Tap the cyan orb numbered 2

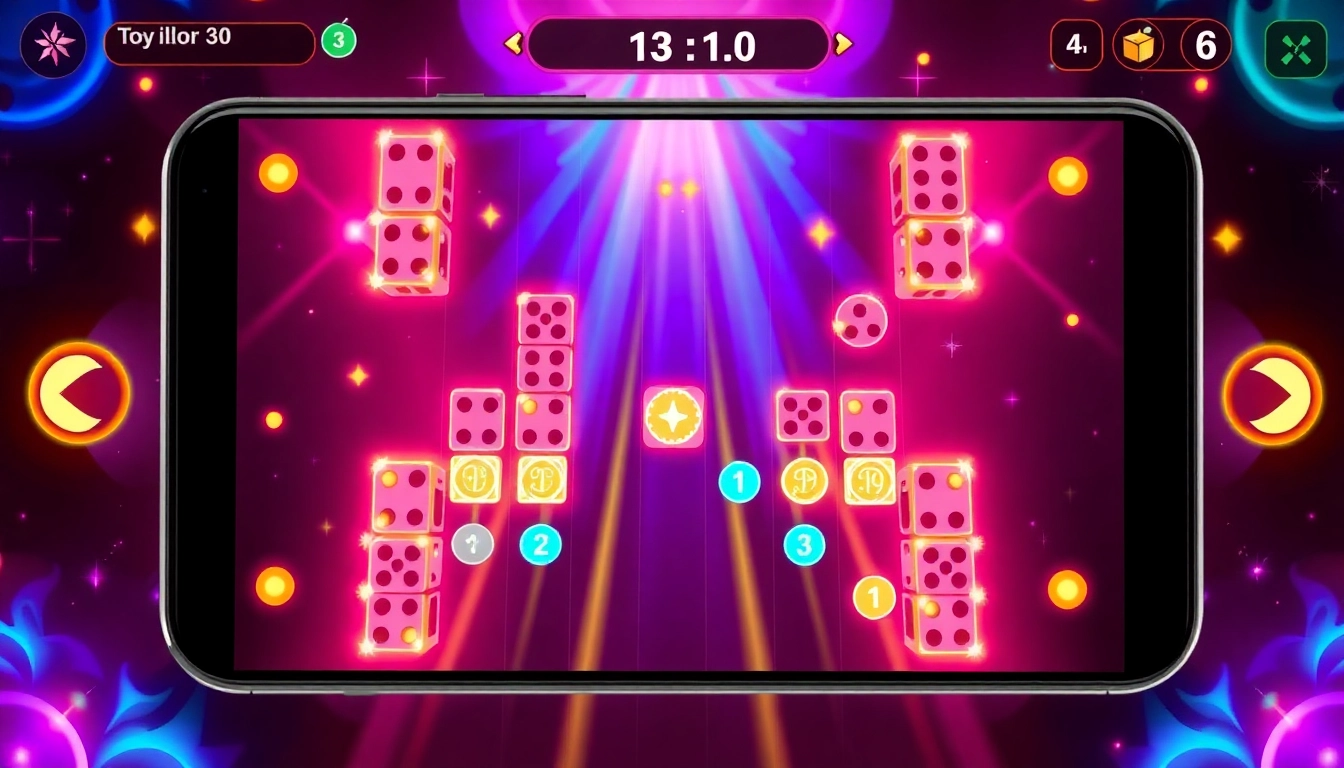click(541, 544)
